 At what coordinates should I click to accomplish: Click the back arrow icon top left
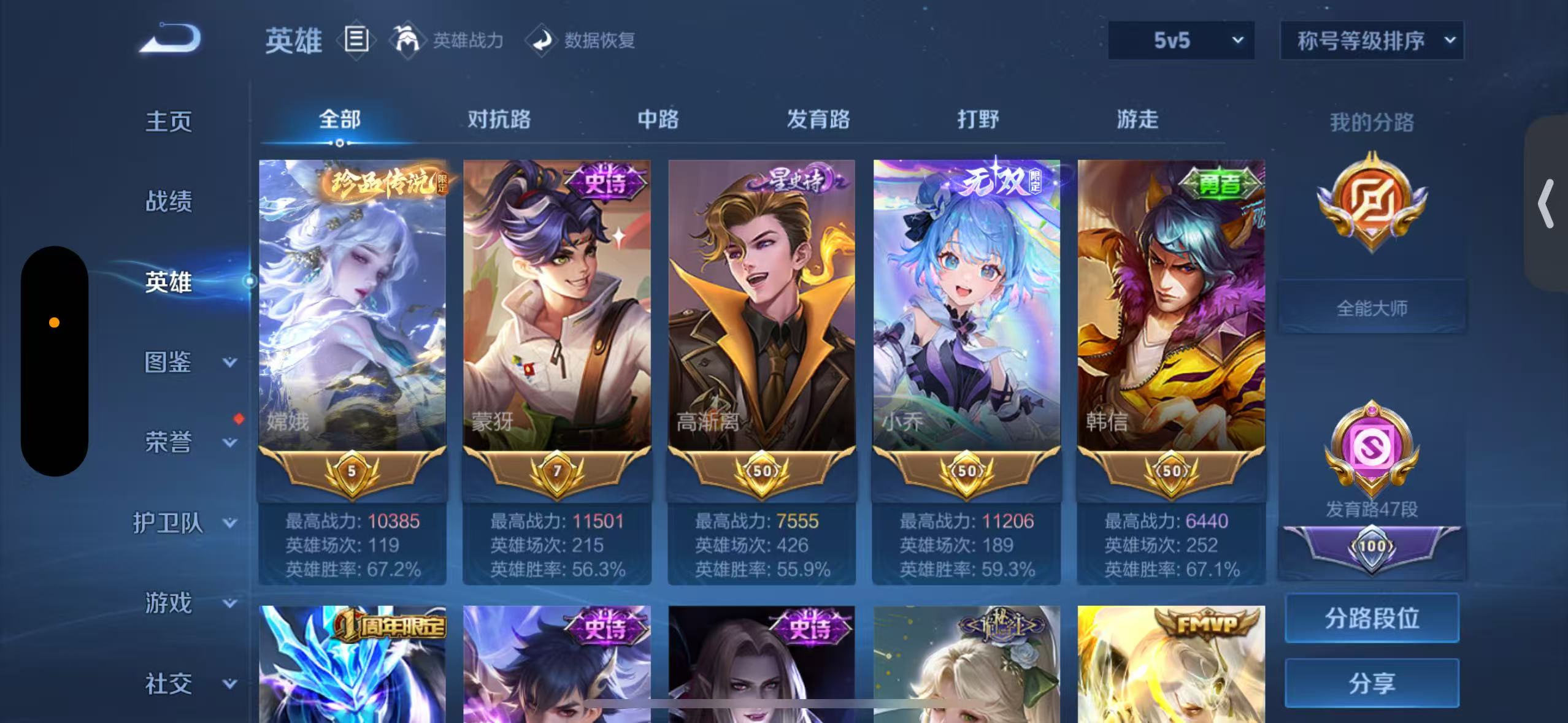click(x=170, y=39)
